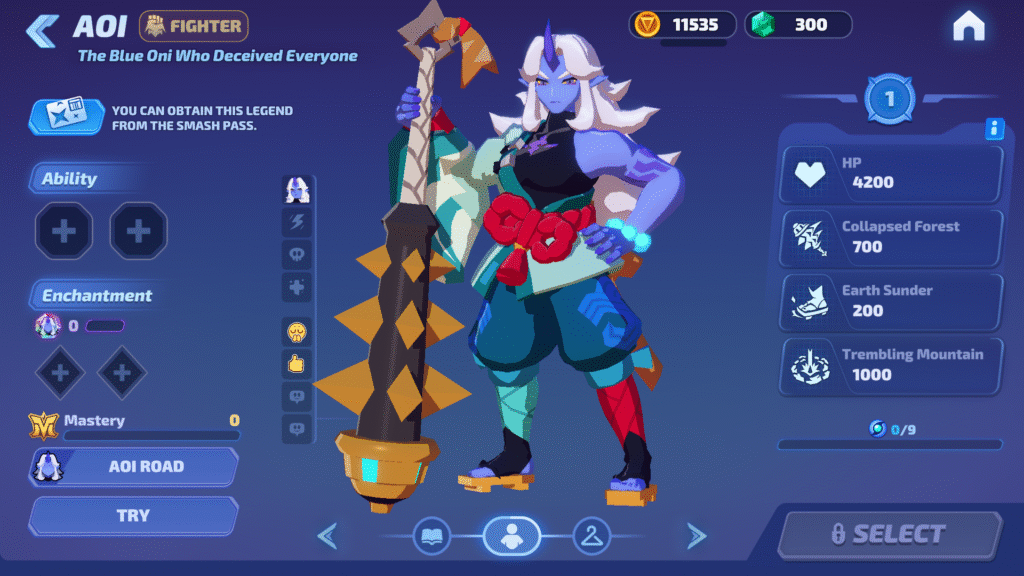Select the Aoi portrait in side strip
This screenshot has height=576, width=1024.
[x=297, y=189]
